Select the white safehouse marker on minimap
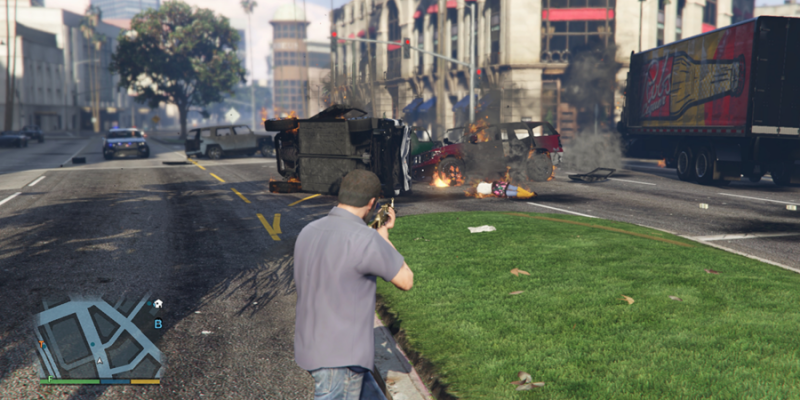800x400 pixels. pos(157,304)
